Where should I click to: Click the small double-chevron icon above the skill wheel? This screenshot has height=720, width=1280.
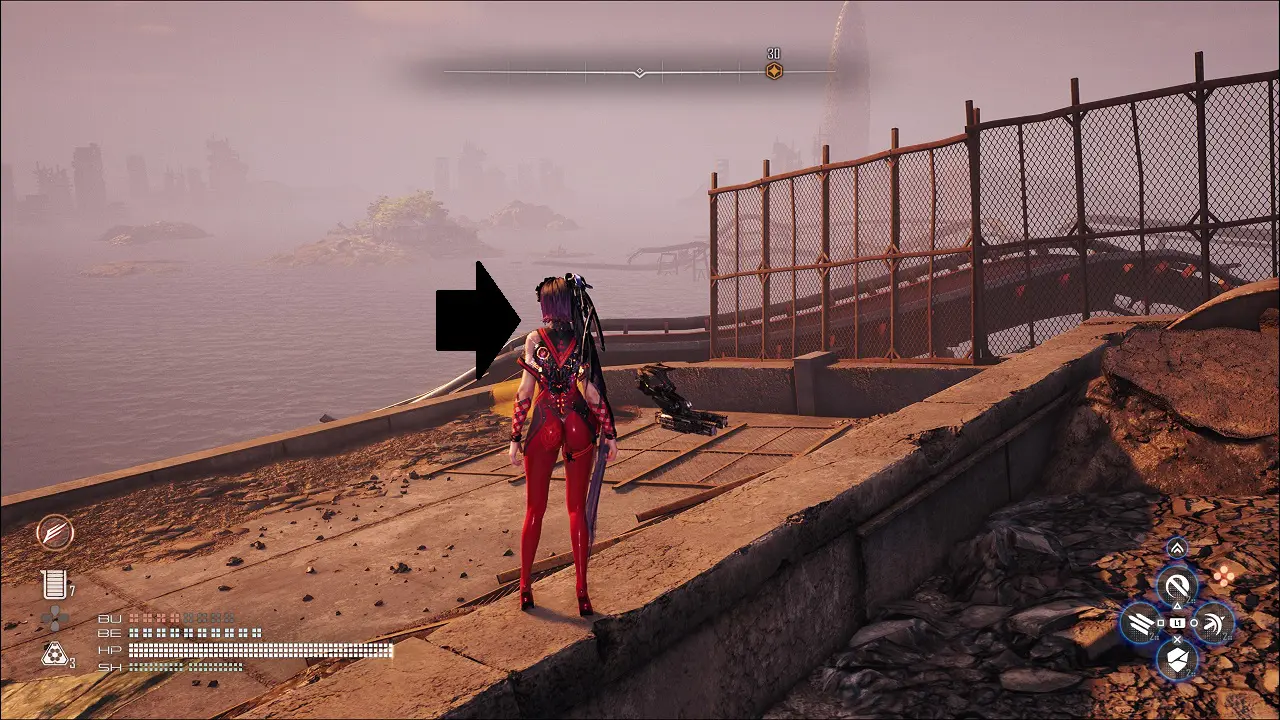tap(1177, 548)
